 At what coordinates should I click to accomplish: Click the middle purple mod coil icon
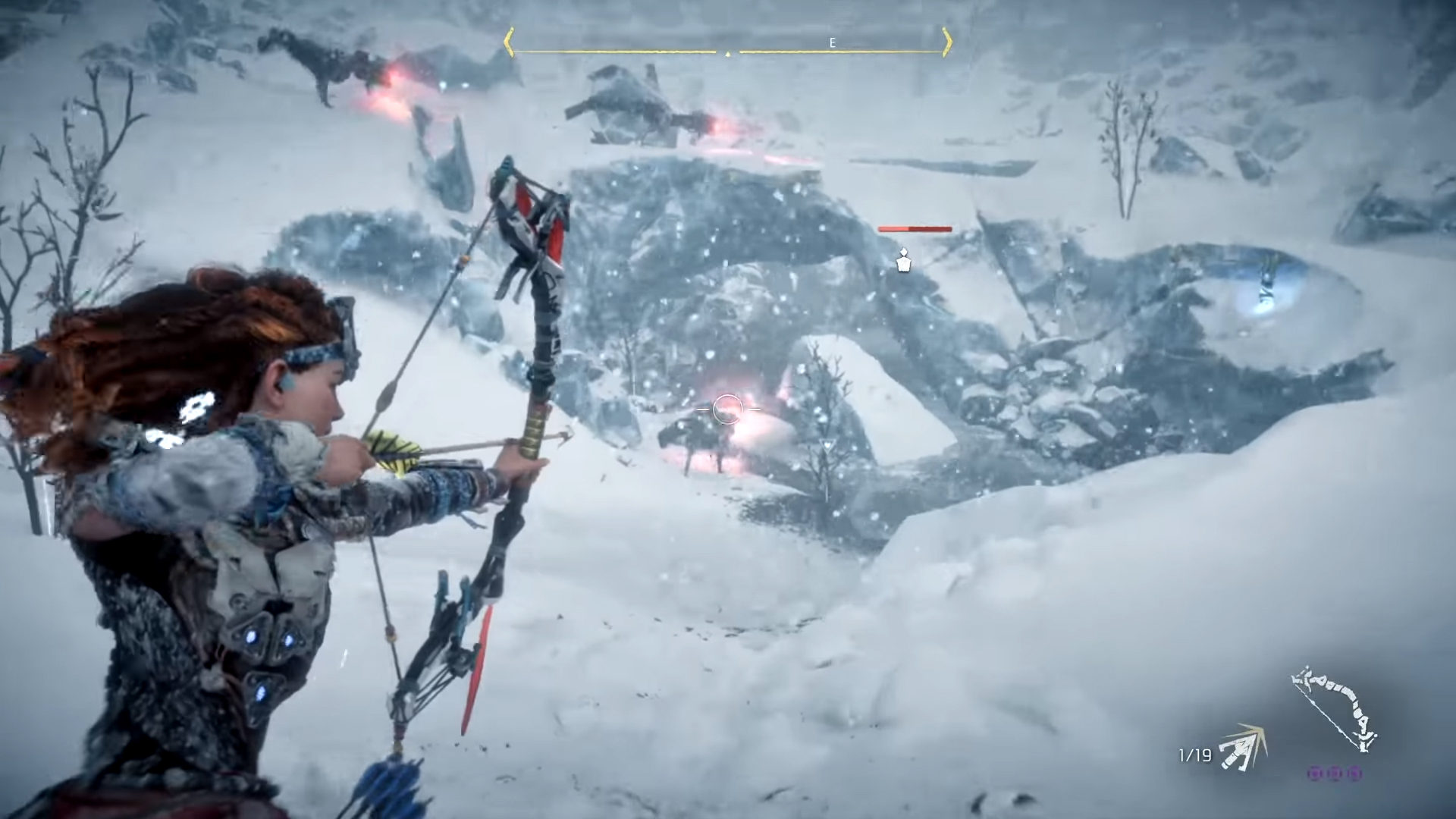1335,773
